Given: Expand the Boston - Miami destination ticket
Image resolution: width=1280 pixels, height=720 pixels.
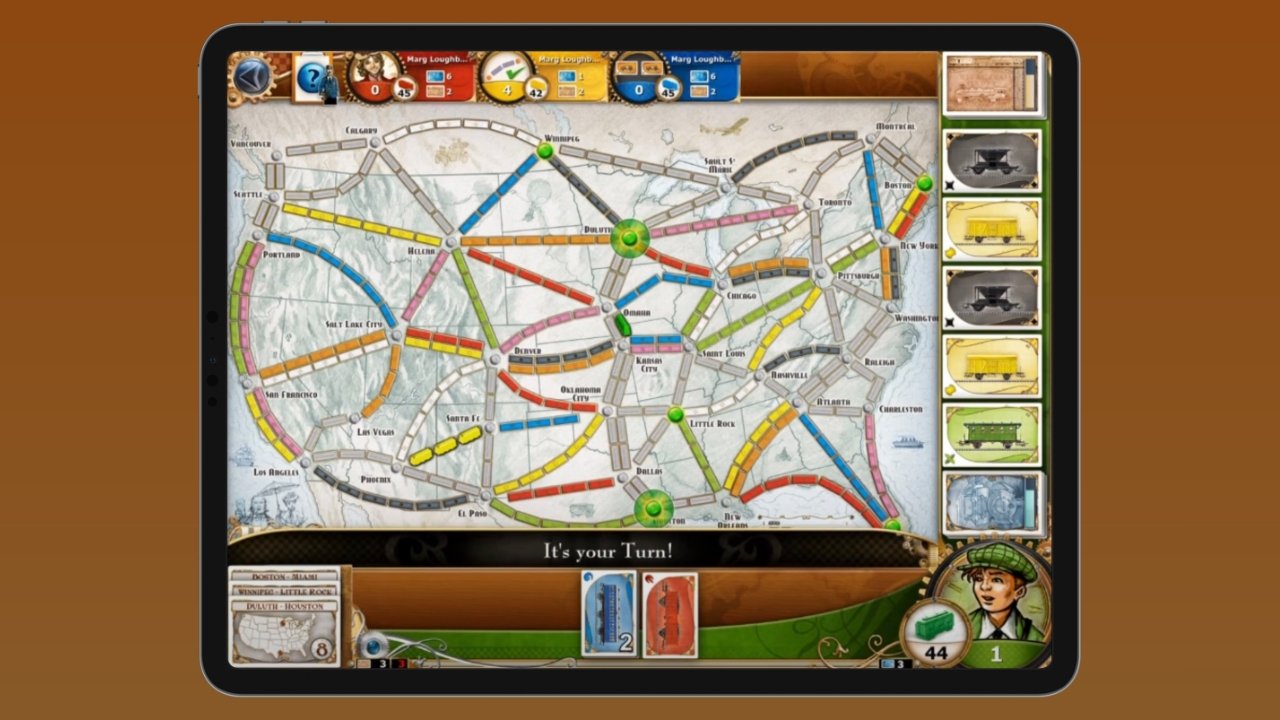Looking at the screenshot, I should click(284, 575).
